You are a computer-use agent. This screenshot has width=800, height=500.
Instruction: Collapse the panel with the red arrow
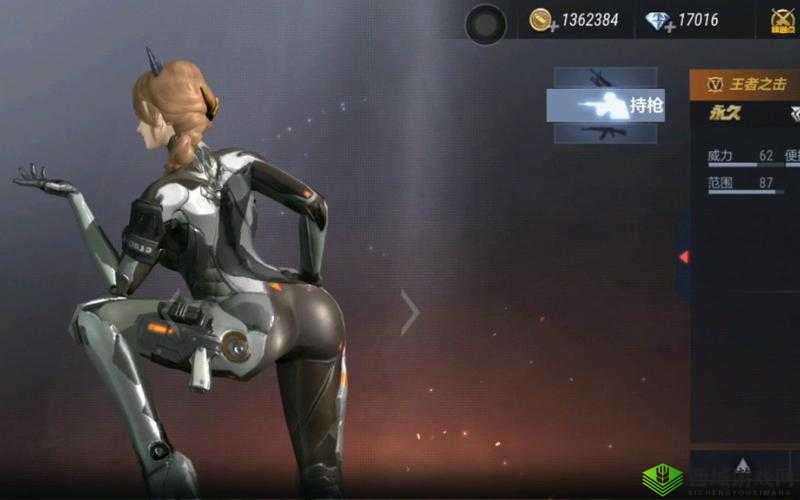(684, 257)
